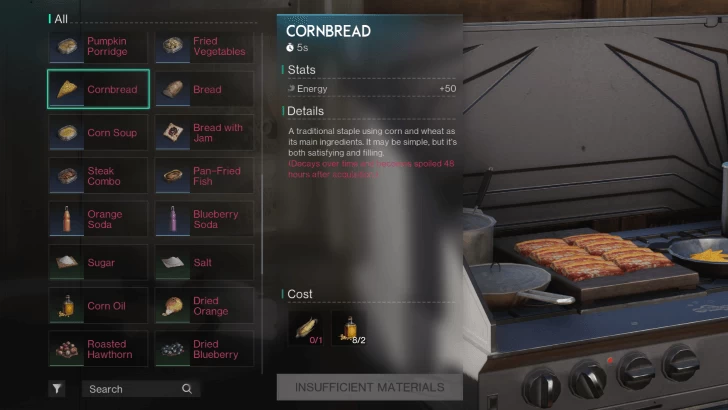
Task: Choose the Steak Combo recipe
Action: [x=98, y=176]
